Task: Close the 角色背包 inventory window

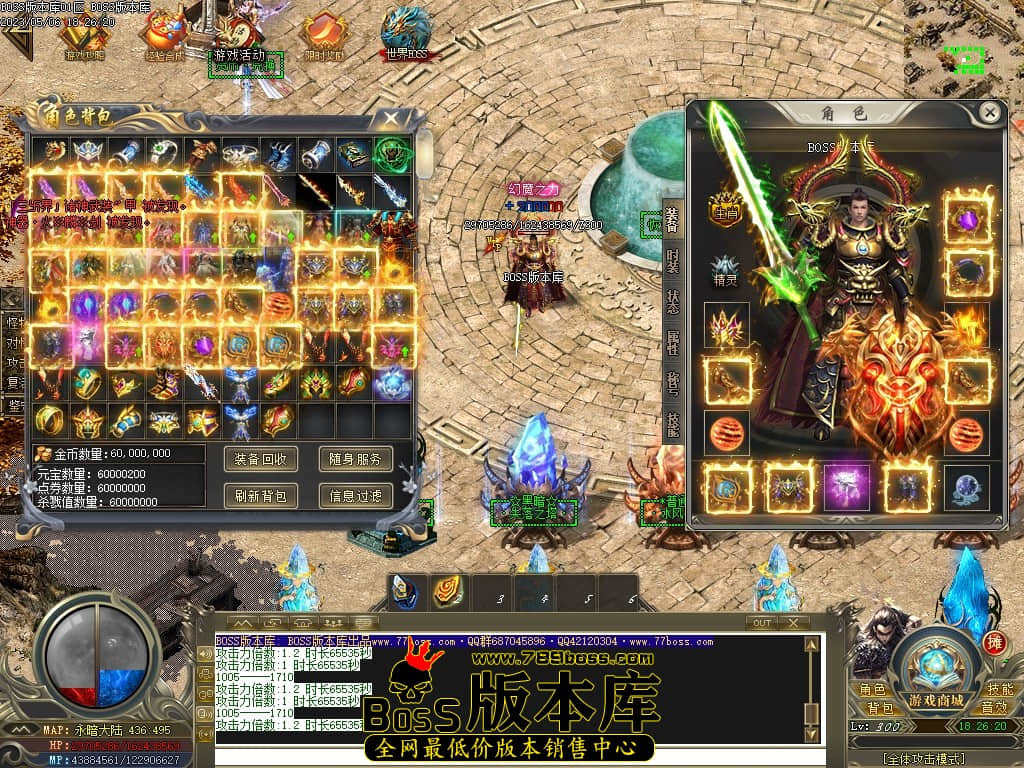Action: point(389,117)
